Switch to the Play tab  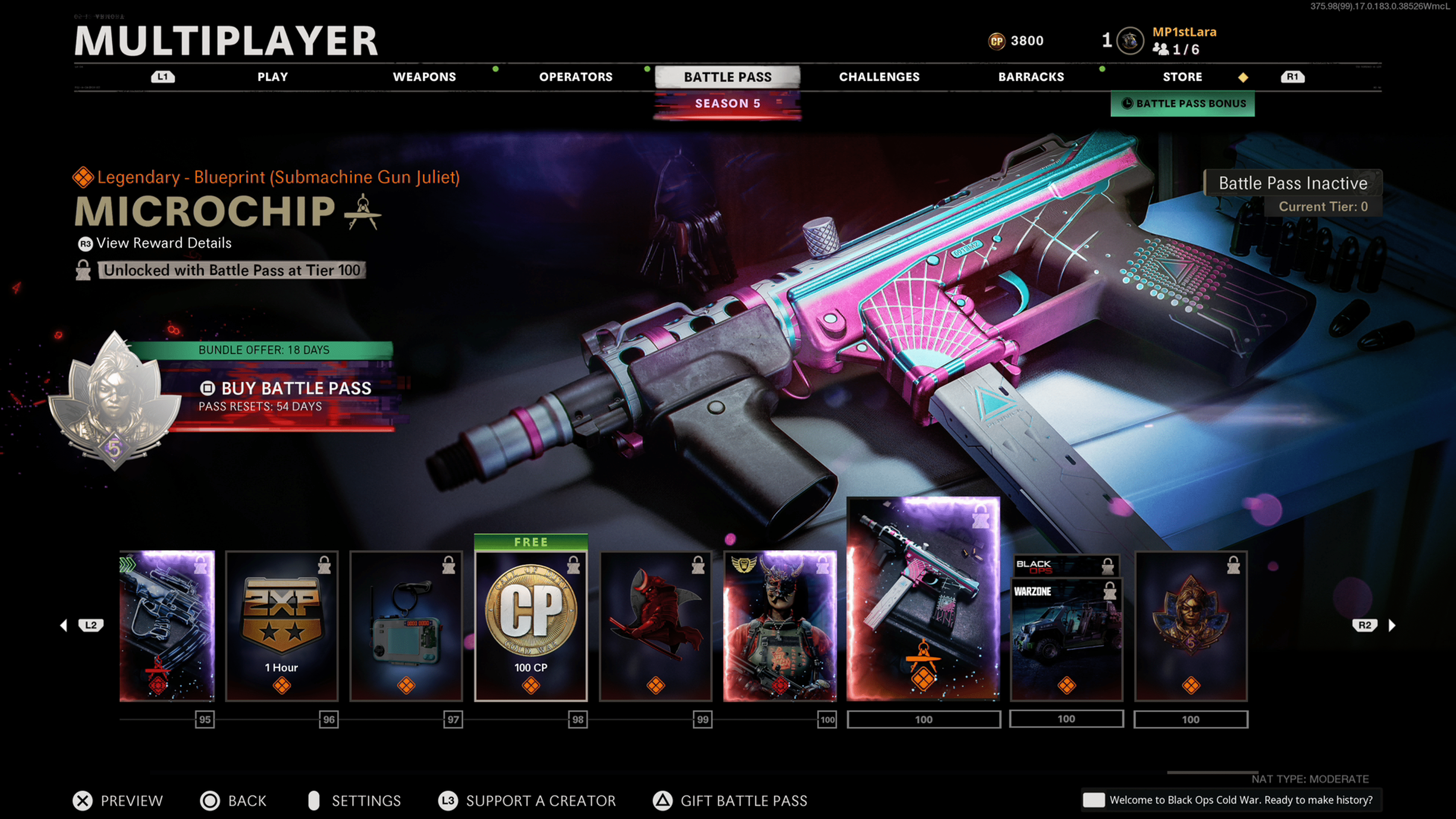pyautogui.click(x=273, y=77)
